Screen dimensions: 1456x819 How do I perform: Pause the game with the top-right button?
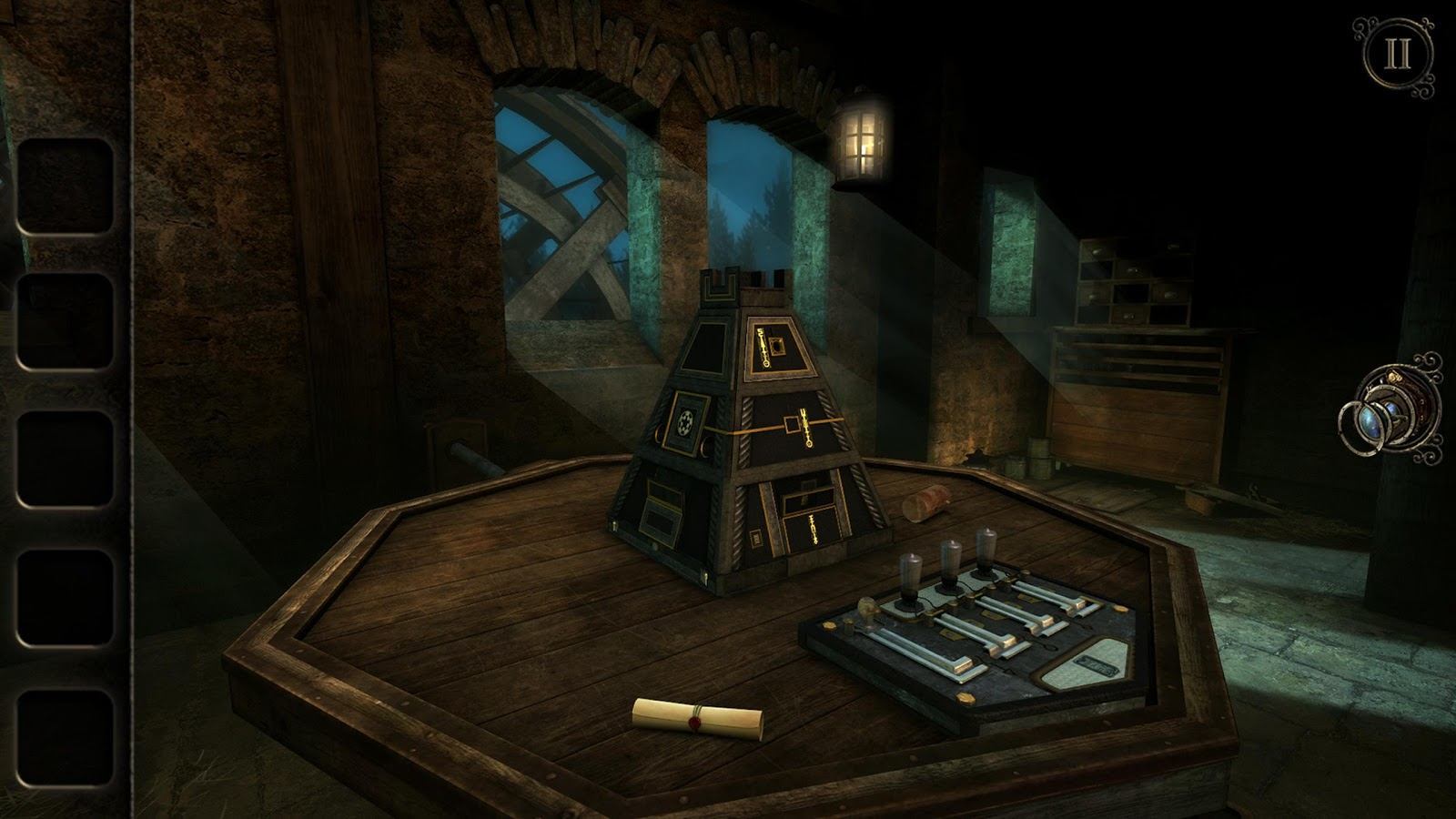pos(1397,56)
